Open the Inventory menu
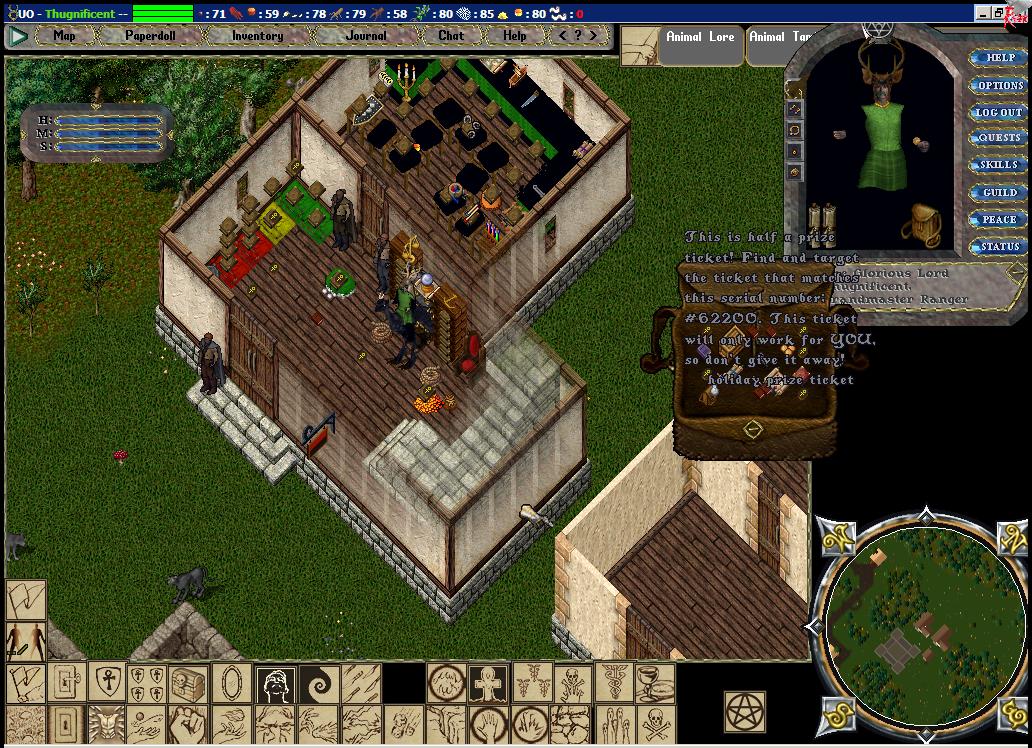 pyautogui.click(x=257, y=36)
